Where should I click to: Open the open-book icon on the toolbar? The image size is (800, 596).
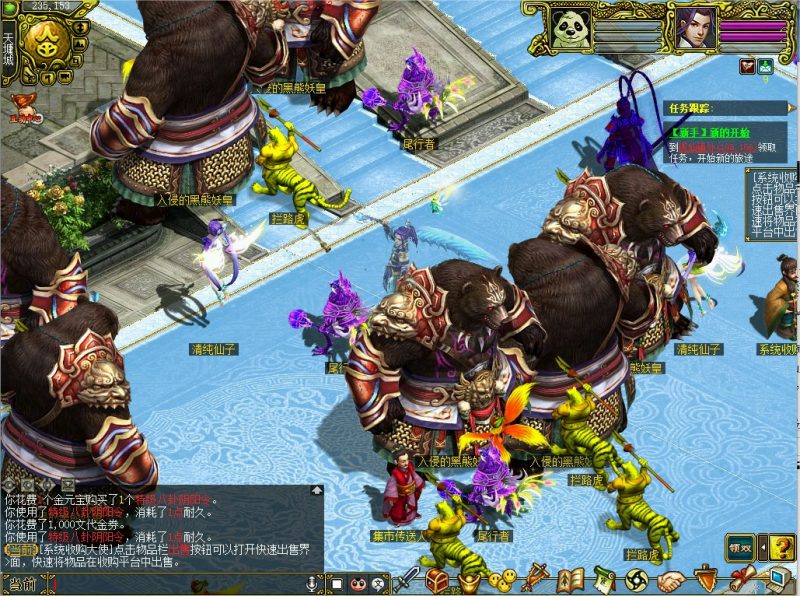571,579
